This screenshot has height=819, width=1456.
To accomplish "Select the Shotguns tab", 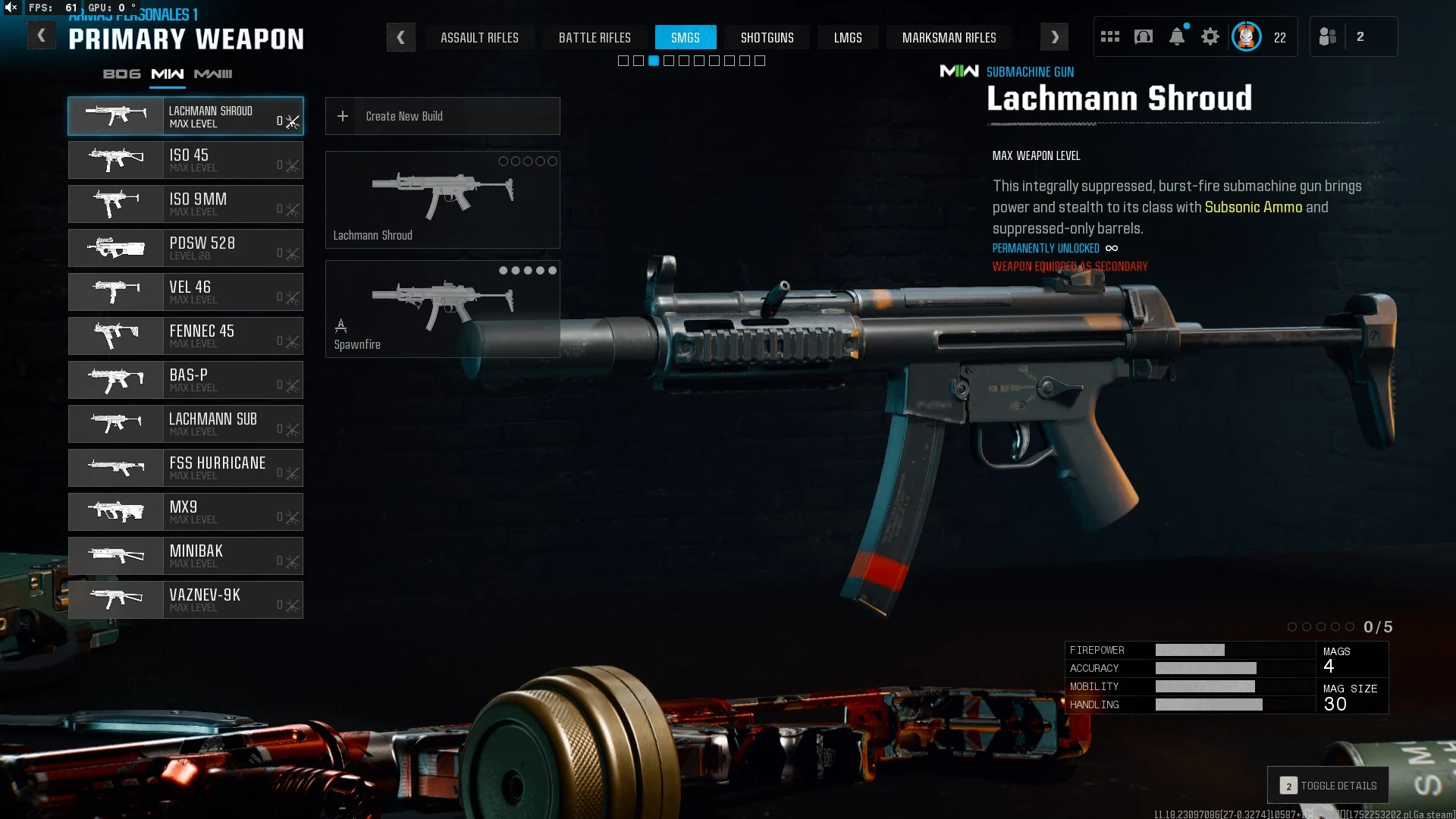I will pyautogui.click(x=767, y=37).
